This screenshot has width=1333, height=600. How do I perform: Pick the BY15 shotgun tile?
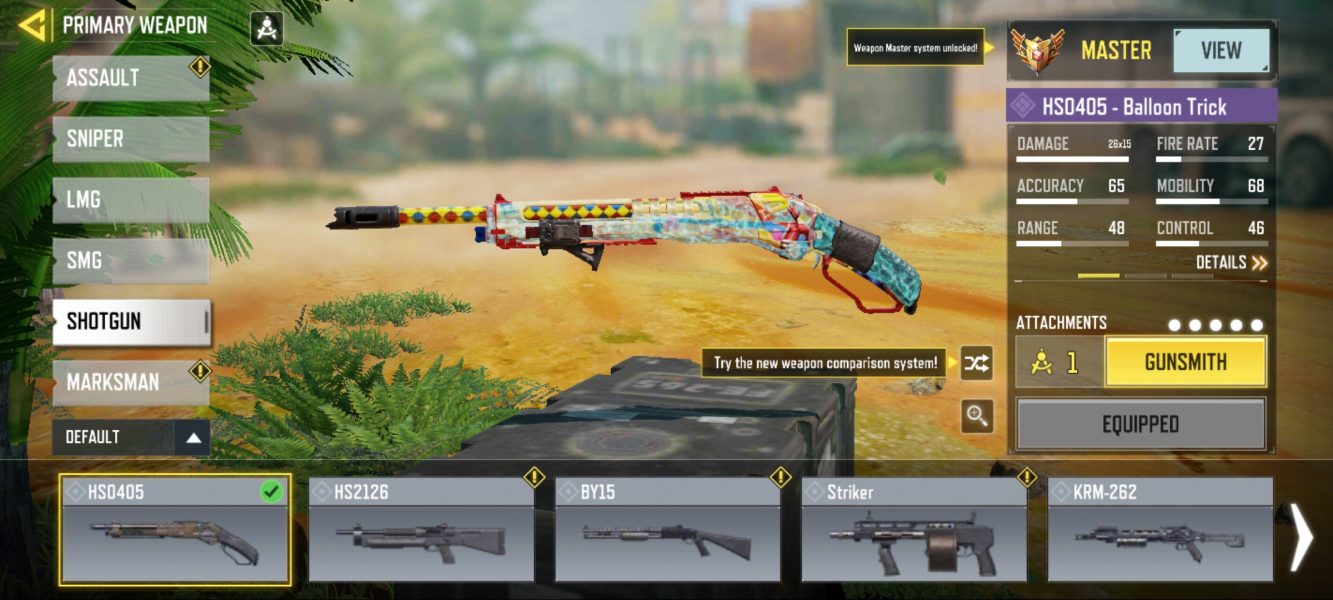(667, 530)
